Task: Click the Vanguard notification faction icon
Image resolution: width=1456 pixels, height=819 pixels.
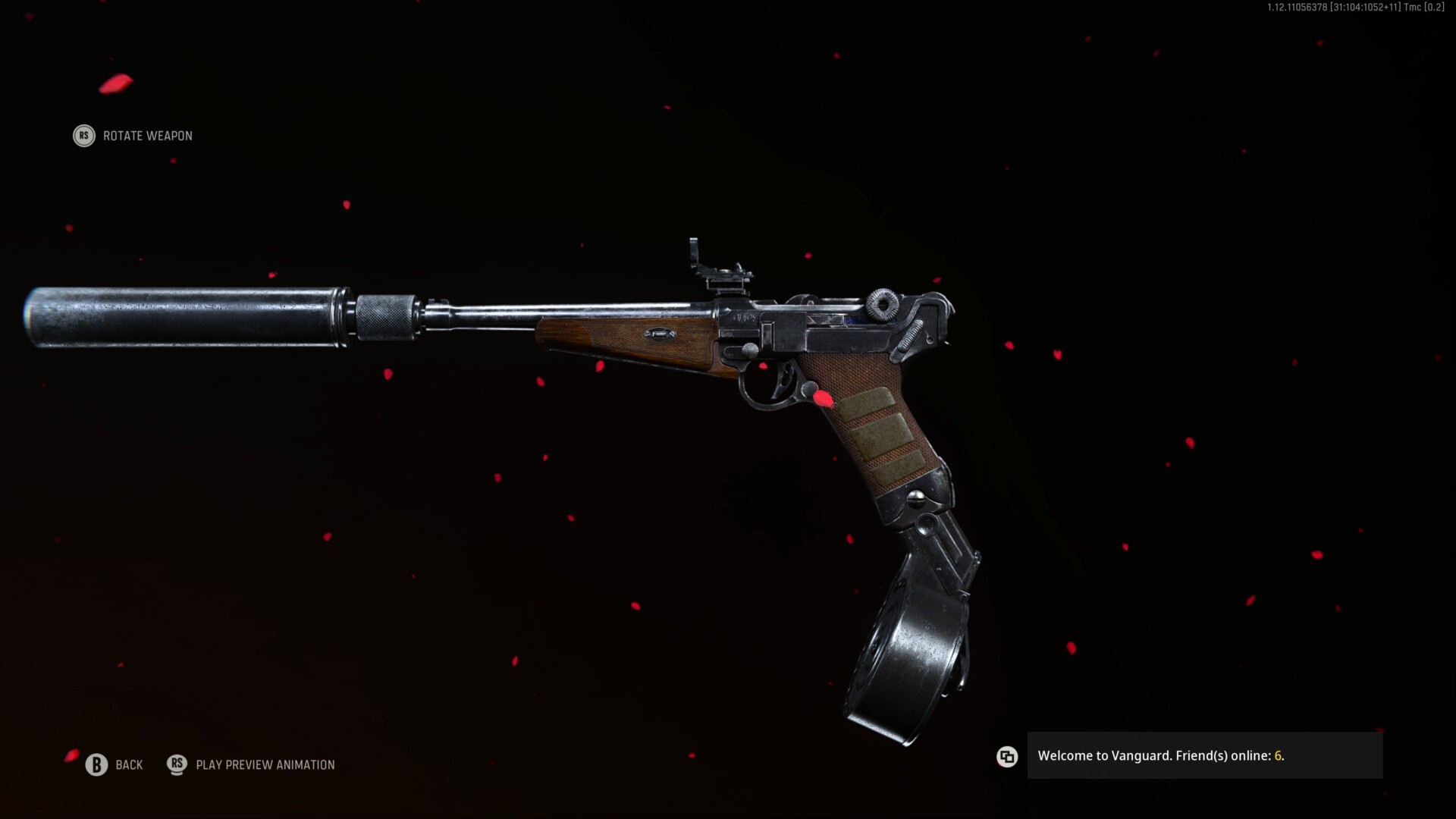Action: (x=1007, y=757)
